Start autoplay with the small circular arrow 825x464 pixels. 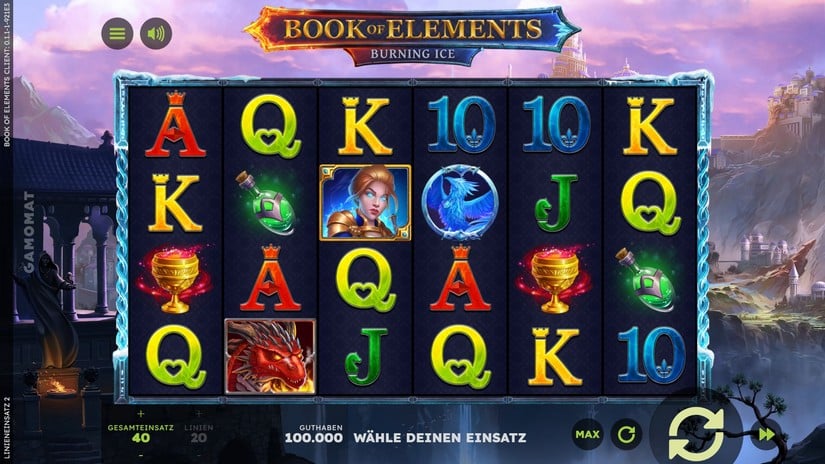pos(626,434)
